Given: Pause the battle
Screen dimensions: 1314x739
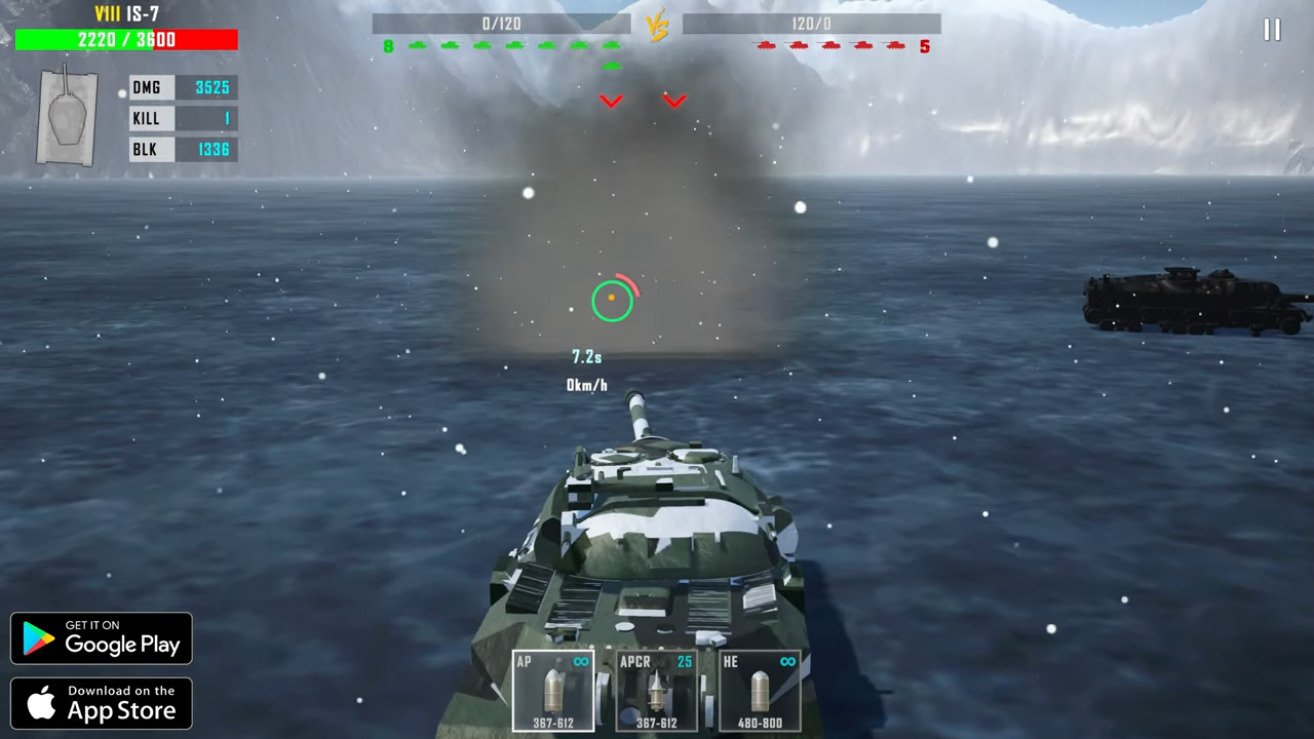Looking at the screenshot, I should [x=1271, y=30].
